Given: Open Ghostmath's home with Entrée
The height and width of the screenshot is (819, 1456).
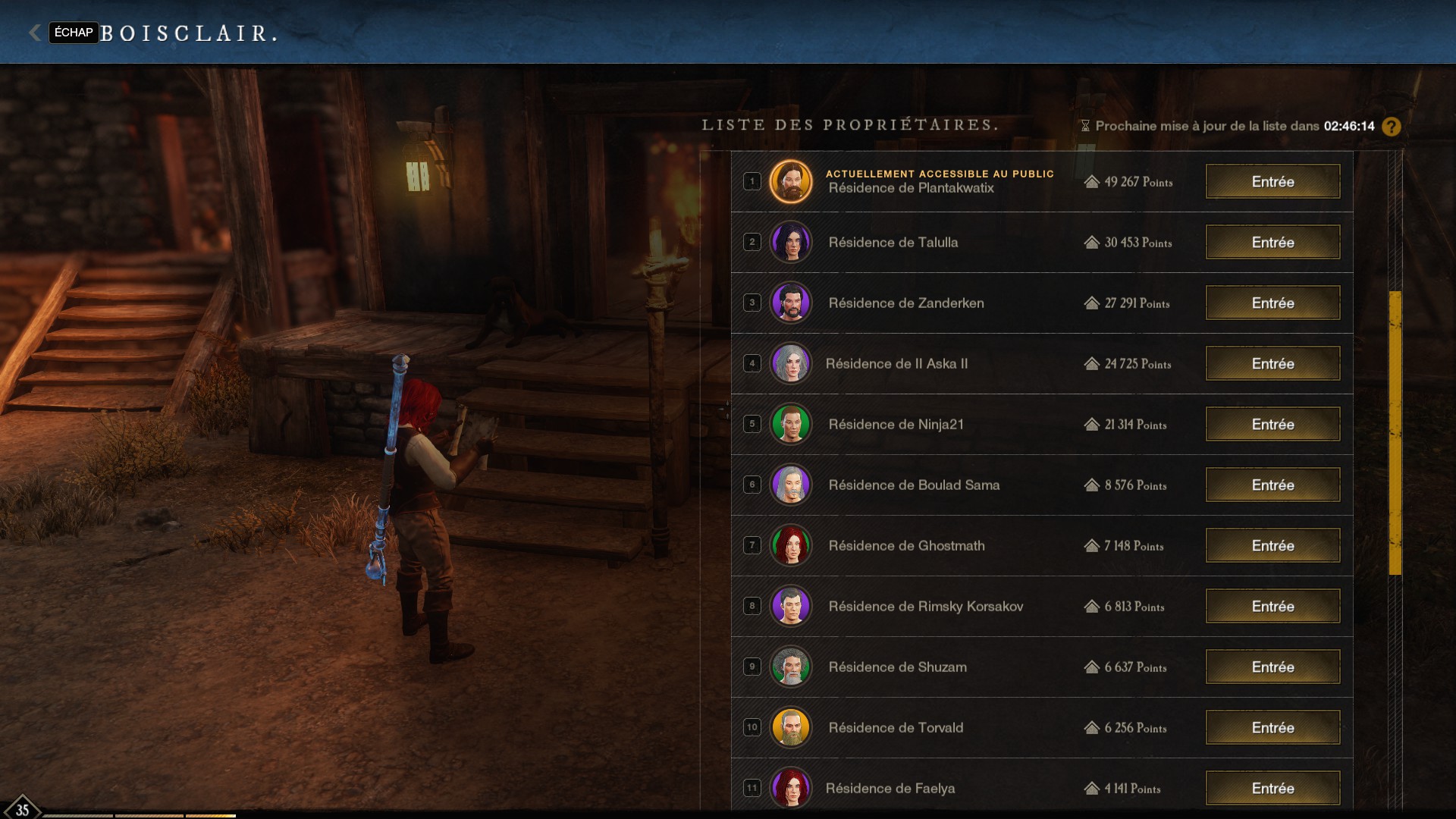Looking at the screenshot, I should (x=1272, y=546).
